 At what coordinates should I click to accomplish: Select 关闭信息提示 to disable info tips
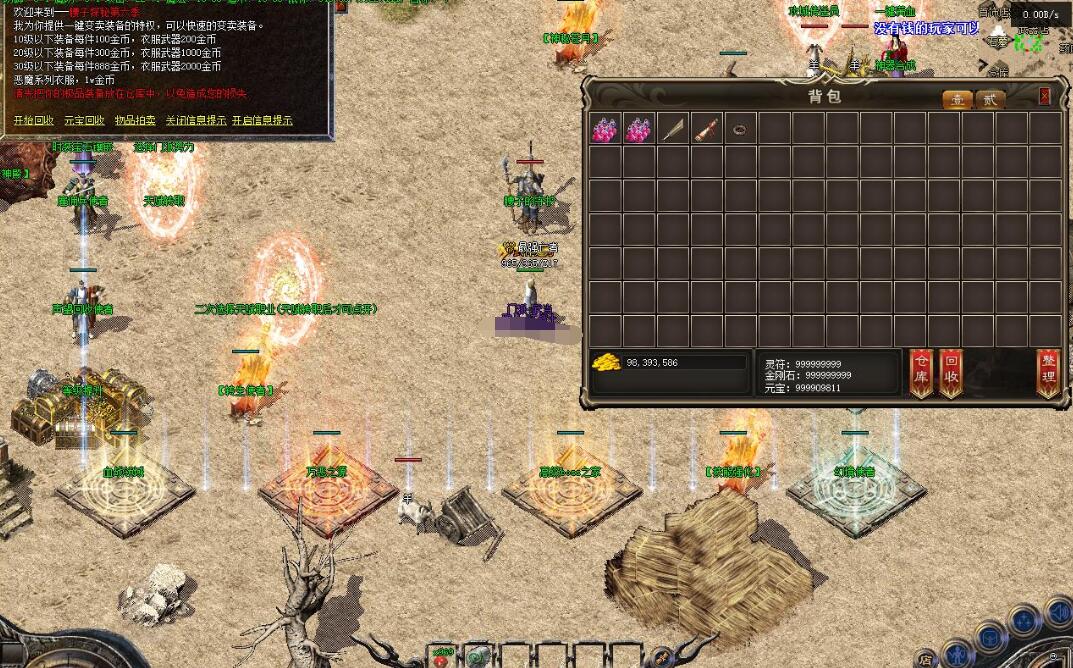[195, 120]
